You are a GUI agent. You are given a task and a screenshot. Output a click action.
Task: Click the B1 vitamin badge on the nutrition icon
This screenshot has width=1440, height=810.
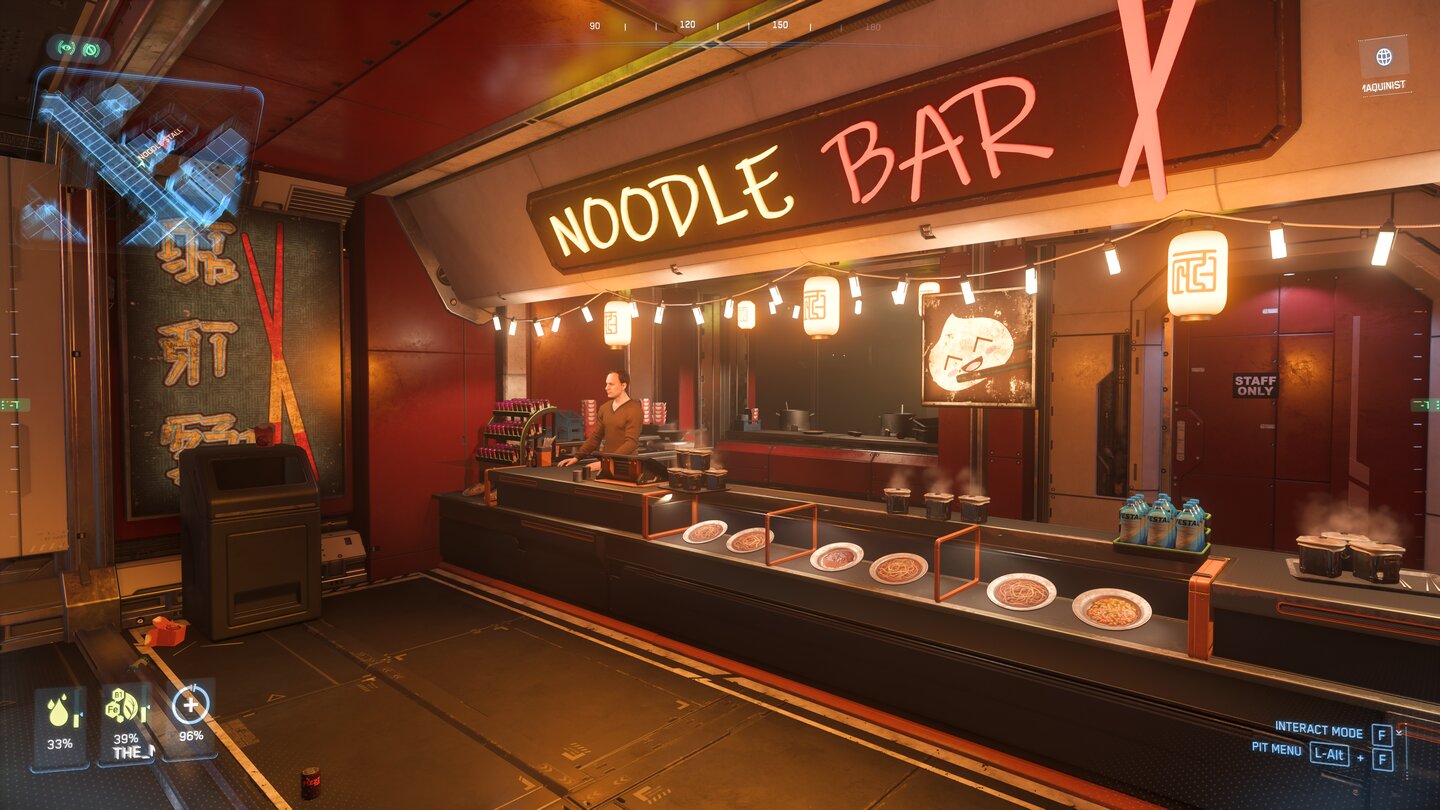coord(117,694)
